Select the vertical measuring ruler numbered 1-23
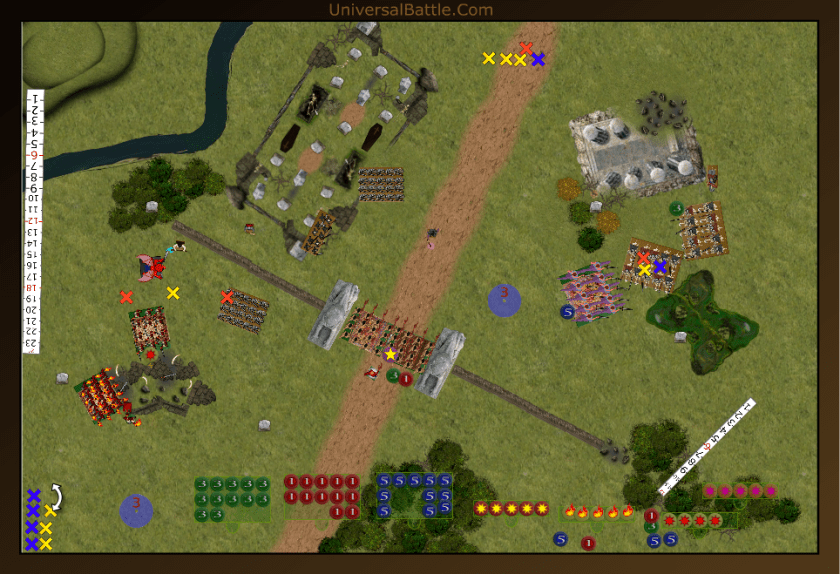 coord(33,220)
